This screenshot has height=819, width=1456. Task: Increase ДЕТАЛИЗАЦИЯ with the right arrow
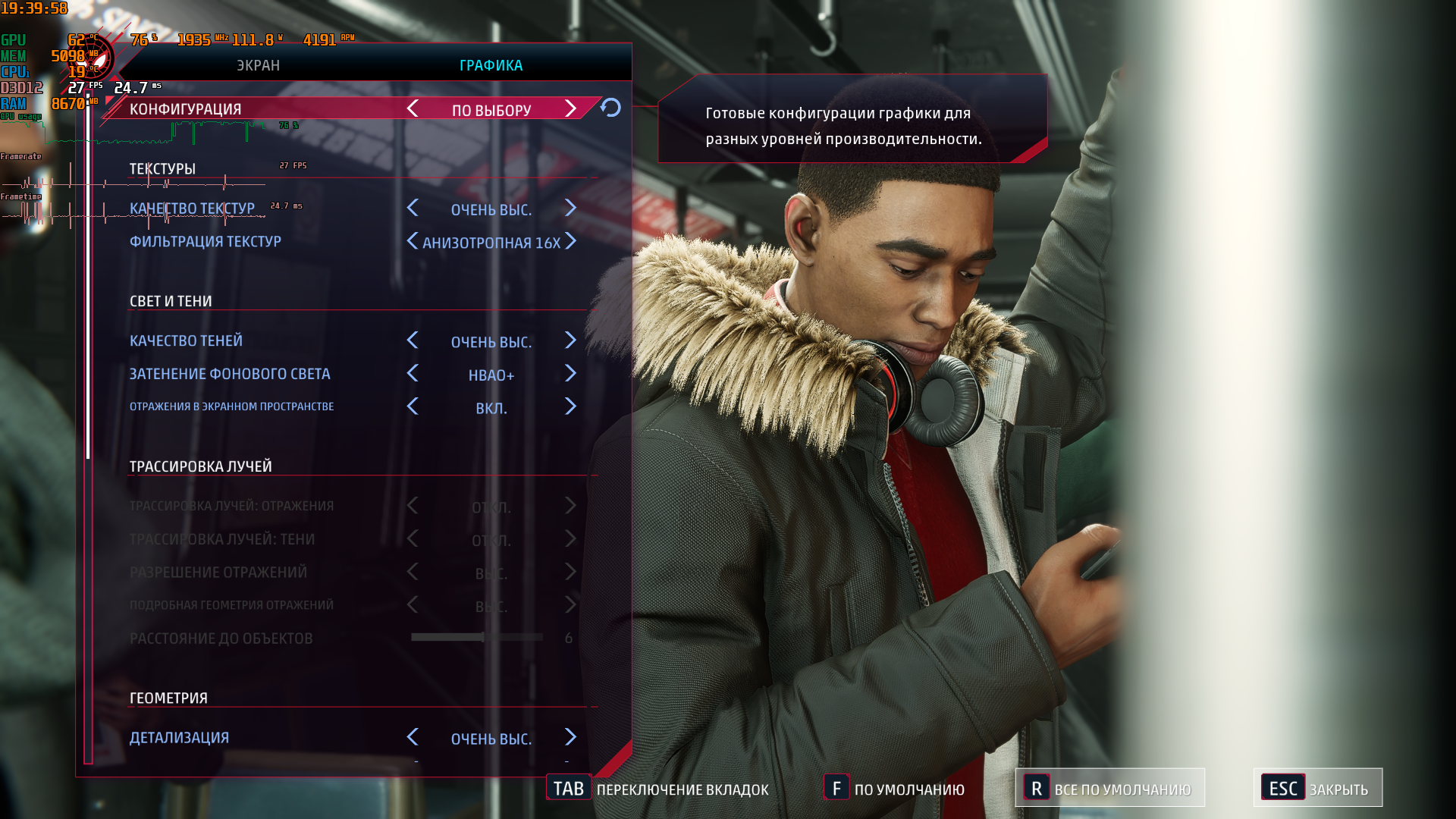pos(571,737)
